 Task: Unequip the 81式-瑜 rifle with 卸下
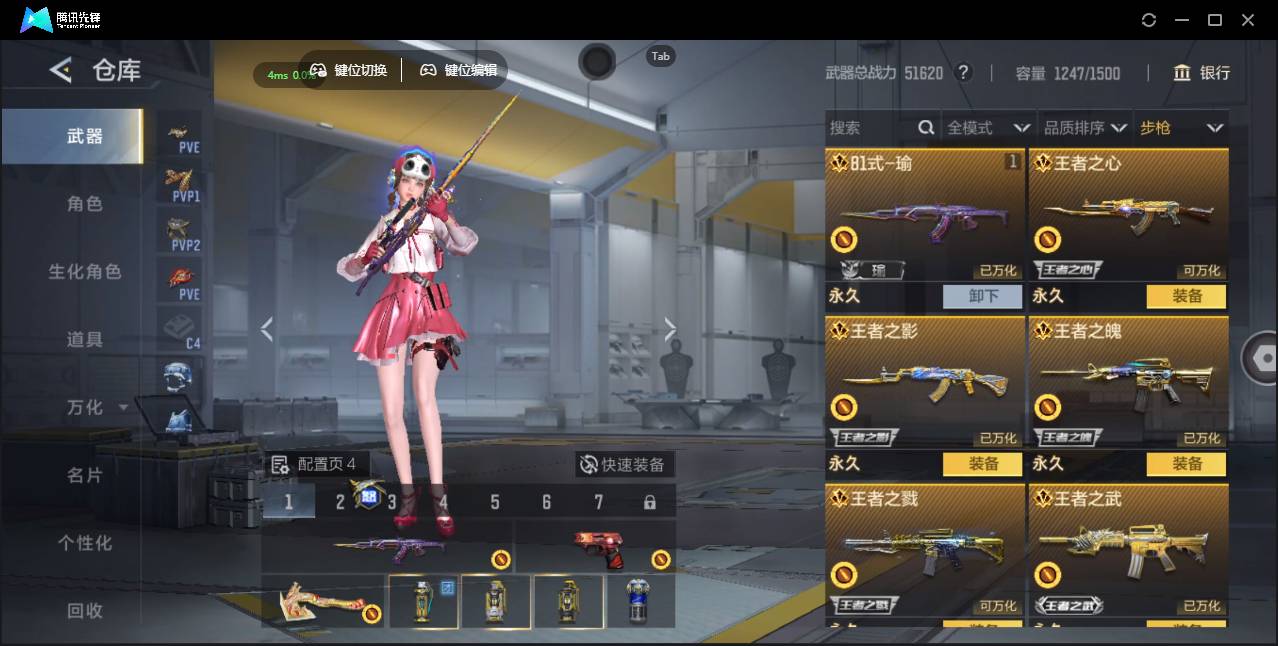pos(983,296)
